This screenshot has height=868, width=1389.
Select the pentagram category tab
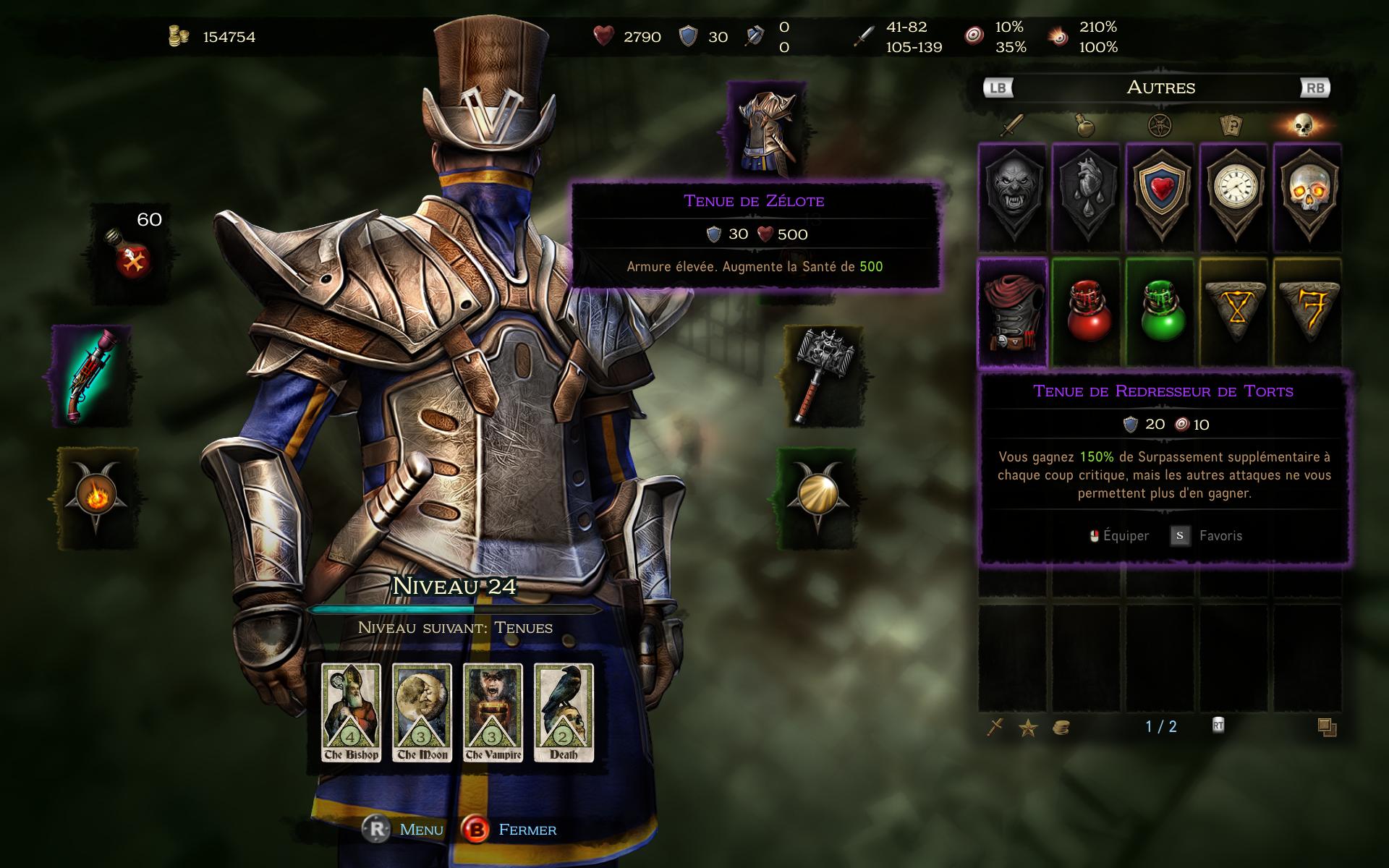click(x=1159, y=127)
